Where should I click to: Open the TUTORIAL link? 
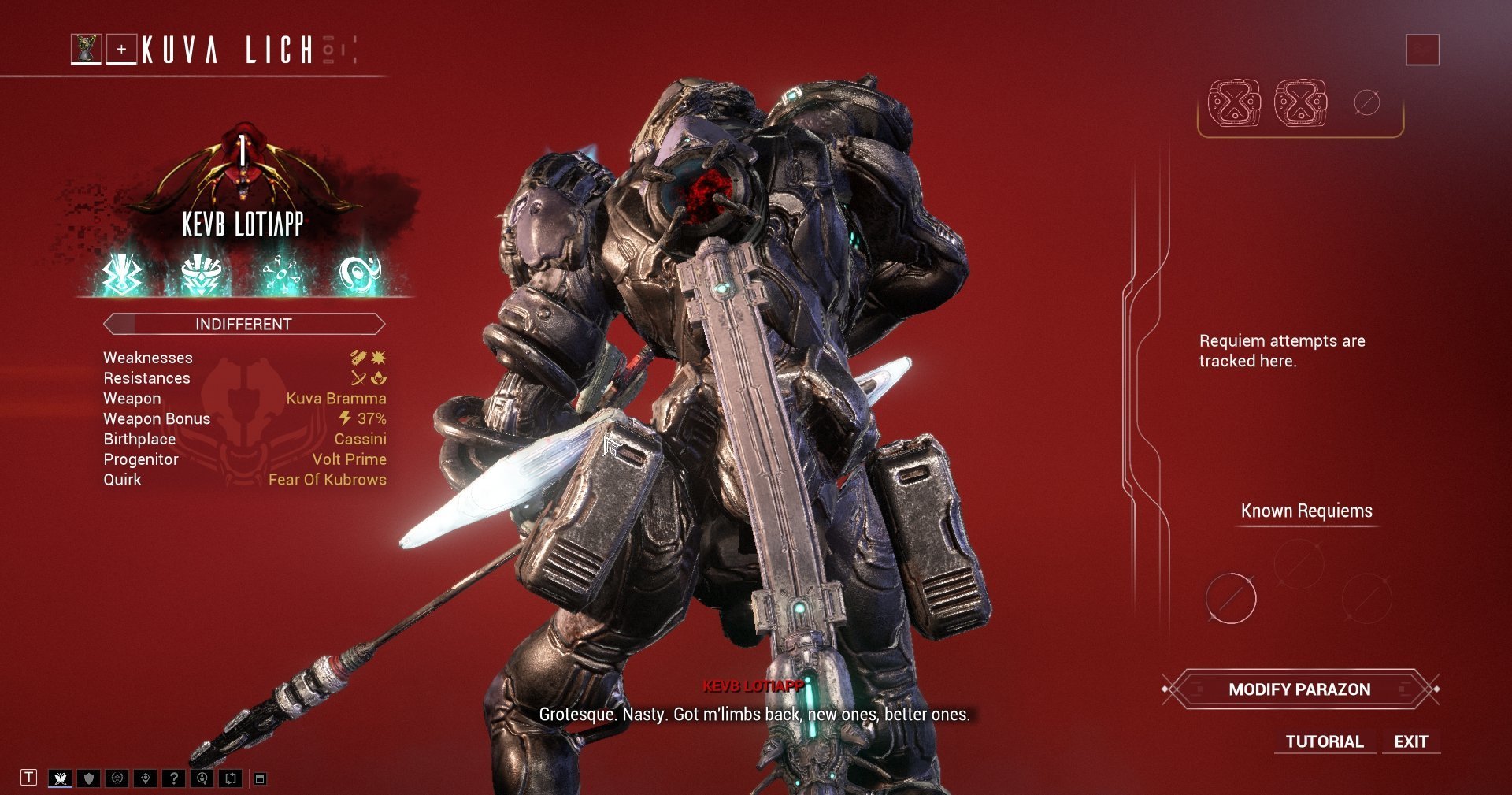click(1324, 741)
